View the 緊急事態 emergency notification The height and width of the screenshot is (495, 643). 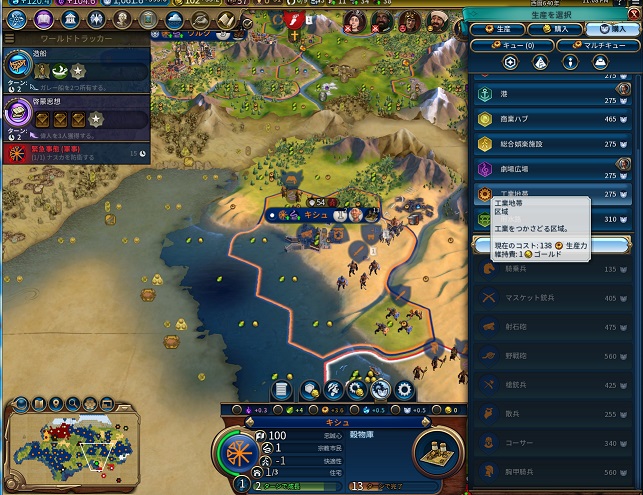coord(75,152)
